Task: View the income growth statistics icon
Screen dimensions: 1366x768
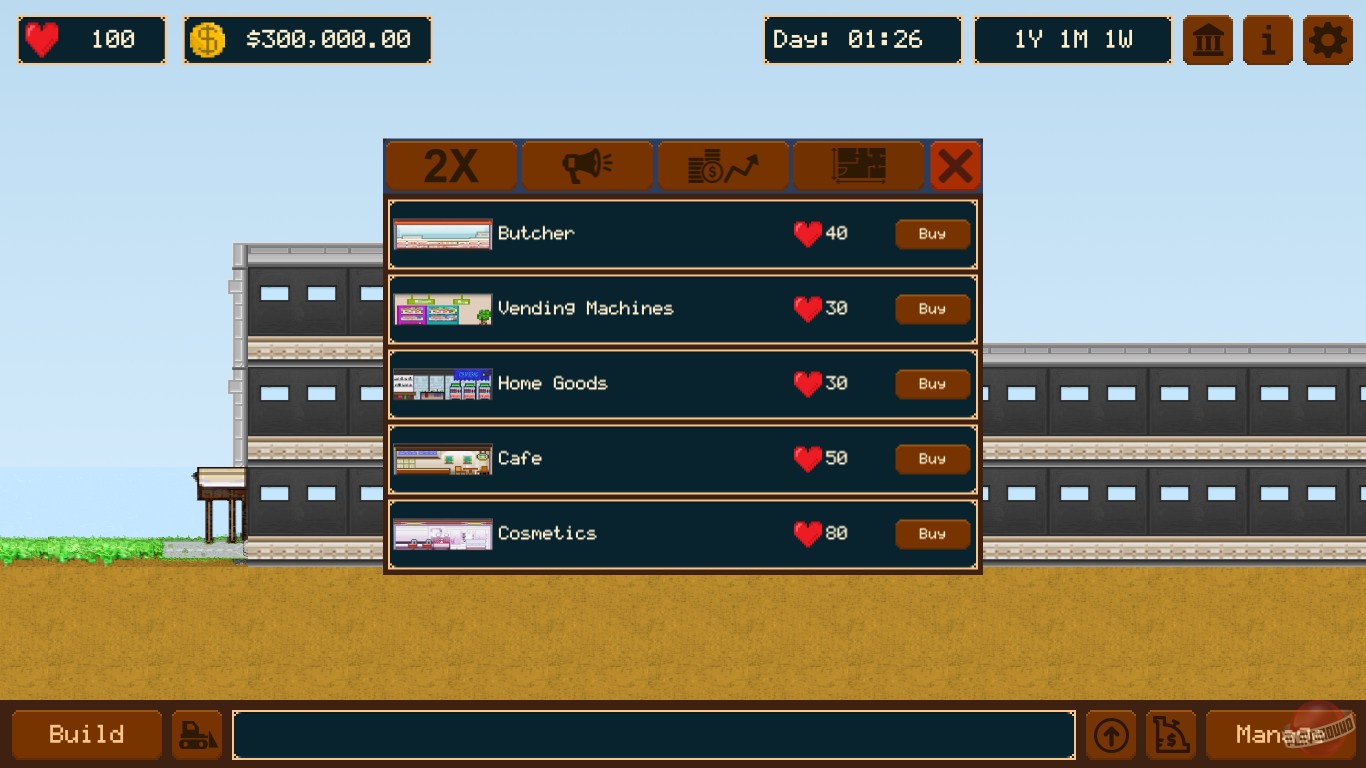Action: [722, 165]
